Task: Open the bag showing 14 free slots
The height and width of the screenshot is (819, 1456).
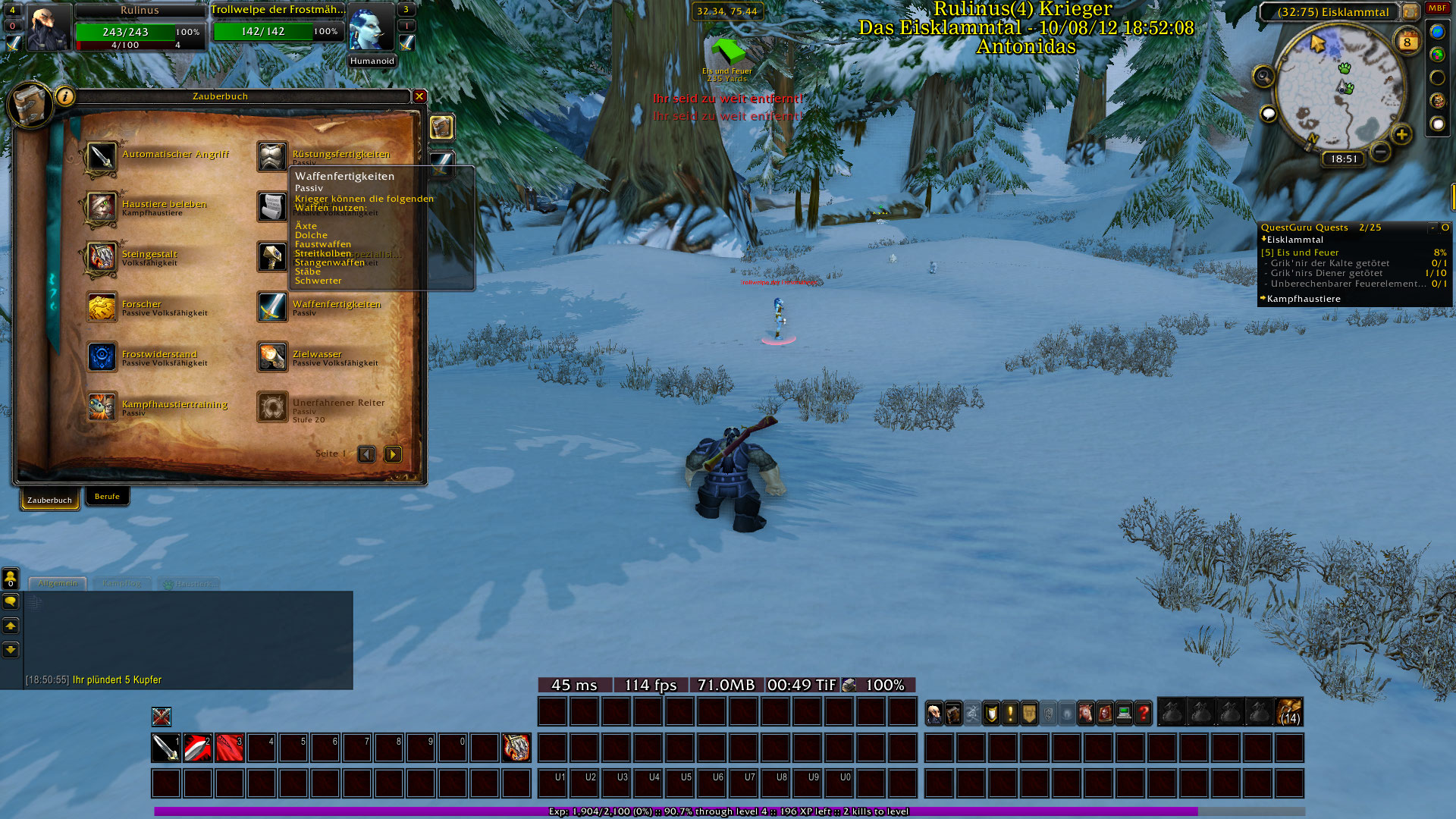Action: (1289, 713)
